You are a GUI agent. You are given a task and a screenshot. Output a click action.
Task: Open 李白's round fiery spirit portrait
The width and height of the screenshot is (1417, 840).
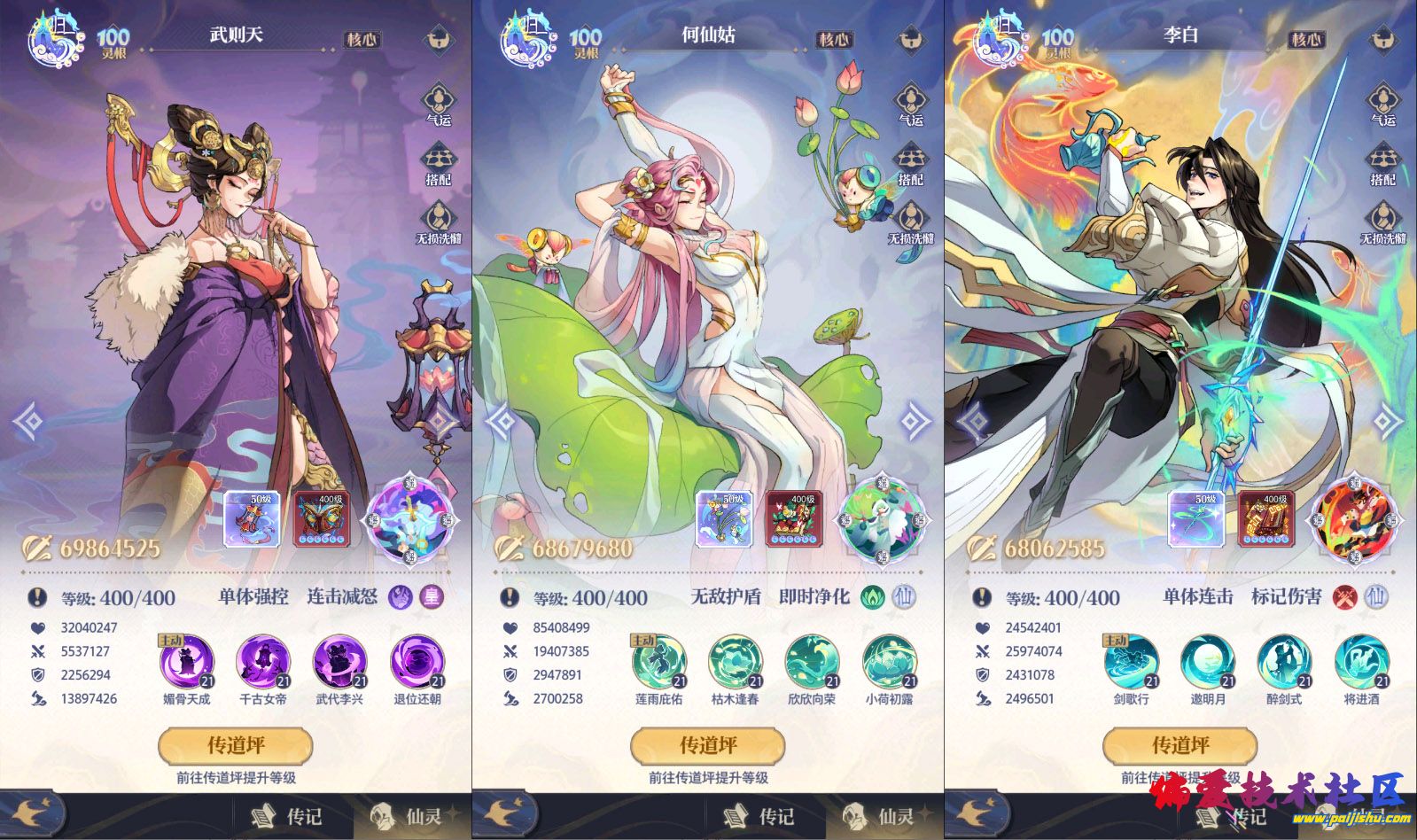(1353, 520)
